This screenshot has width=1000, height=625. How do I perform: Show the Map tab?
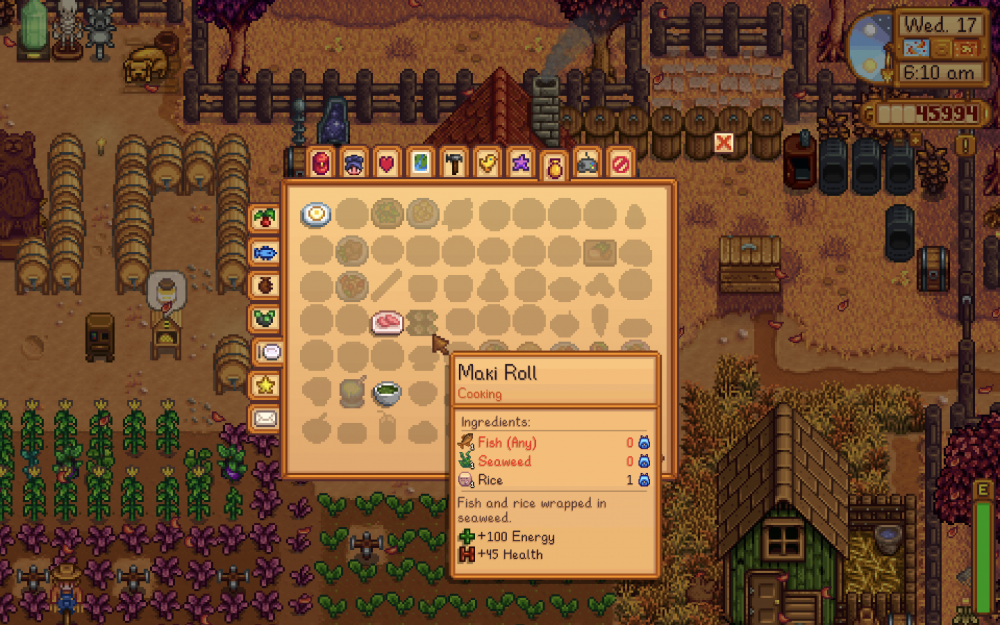point(420,162)
